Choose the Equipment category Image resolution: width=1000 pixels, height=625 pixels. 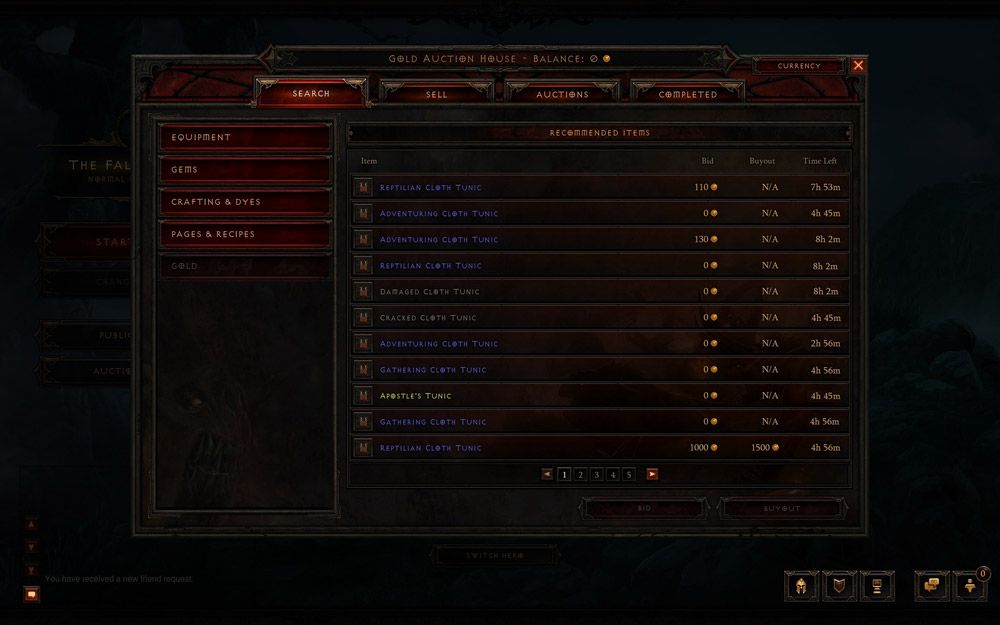(245, 137)
